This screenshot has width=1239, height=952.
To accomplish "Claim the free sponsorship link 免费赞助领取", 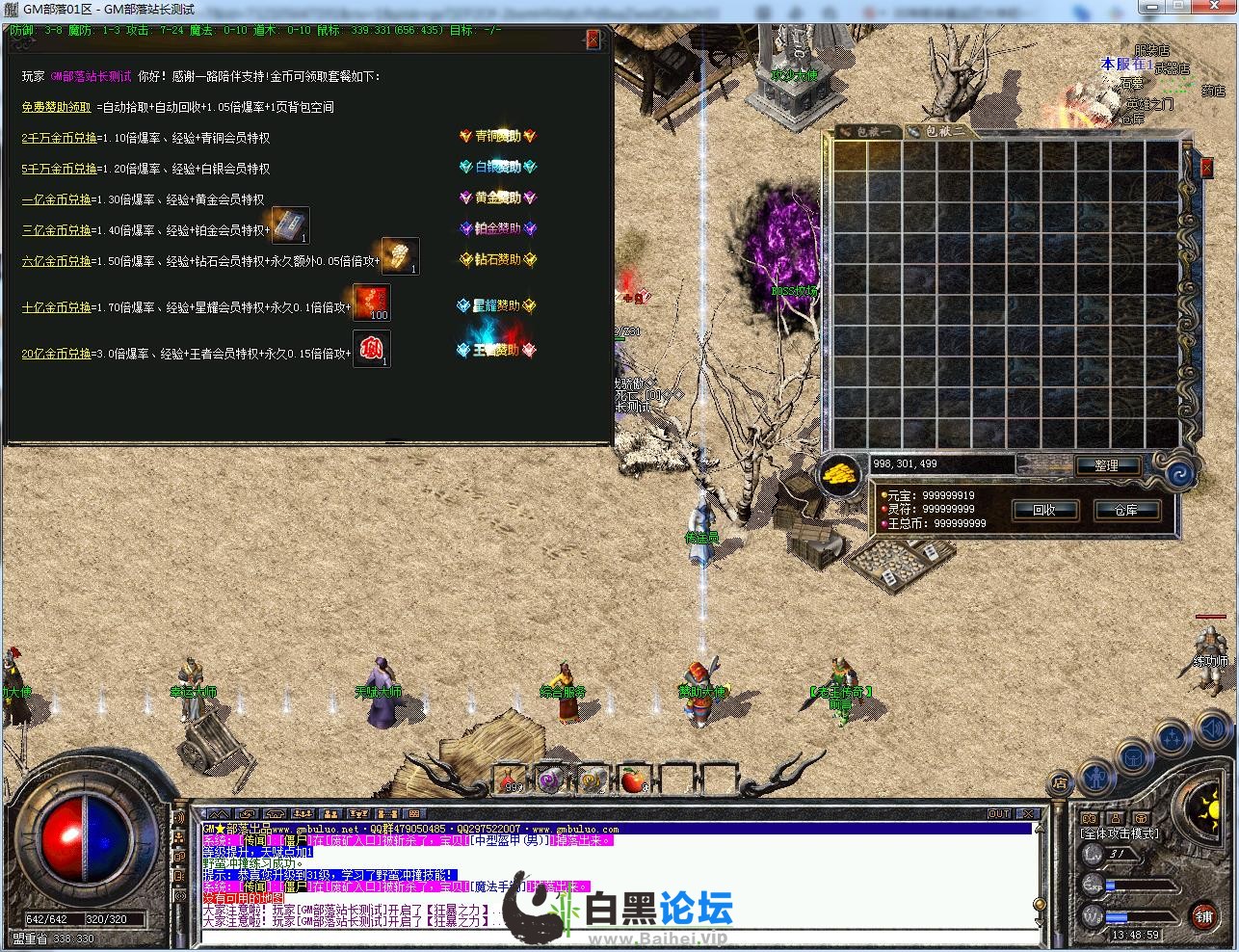I will point(56,107).
